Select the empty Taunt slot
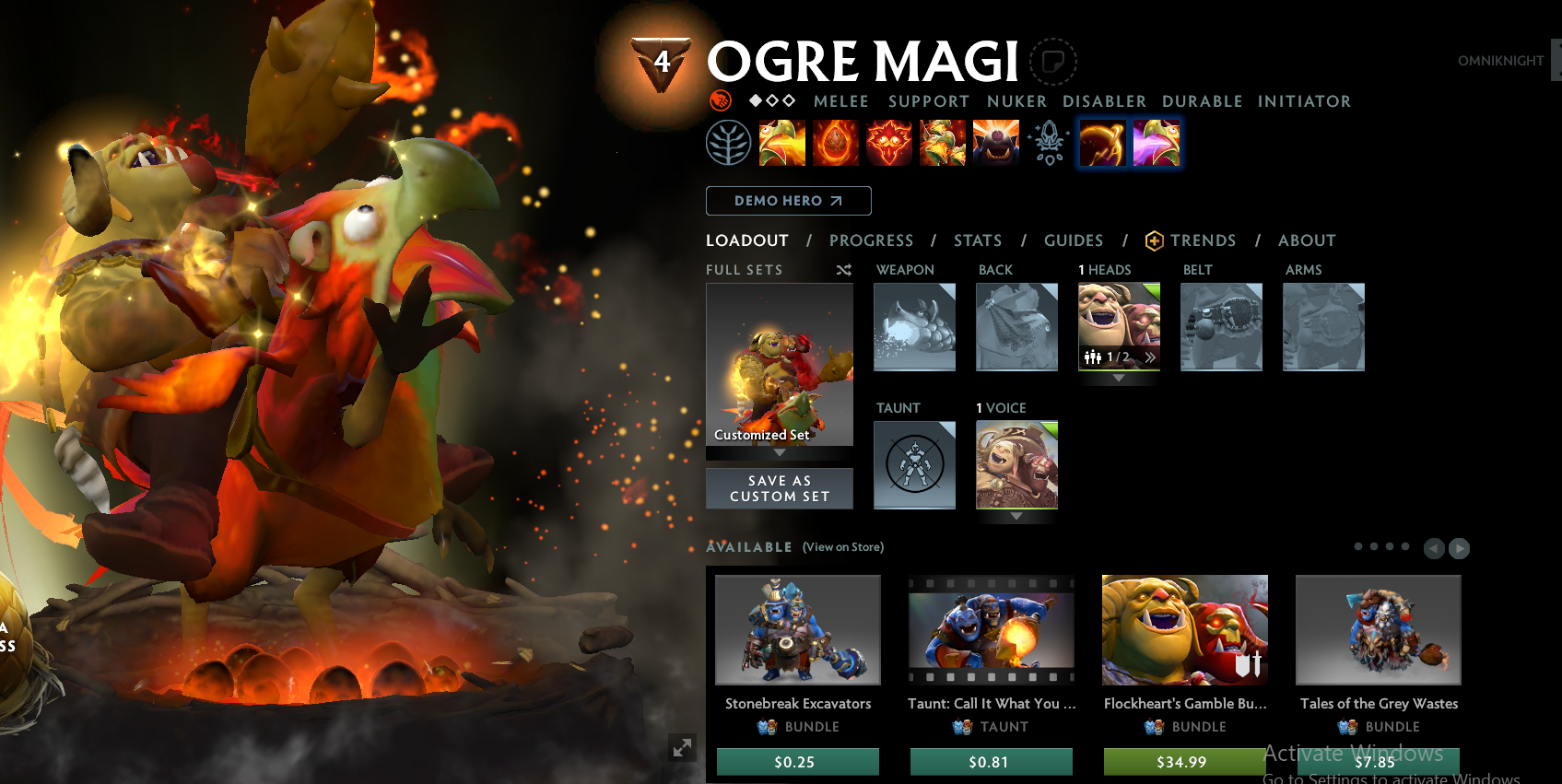Image resolution: width=1562 pixels, height=784 pixels. point(914,465)
